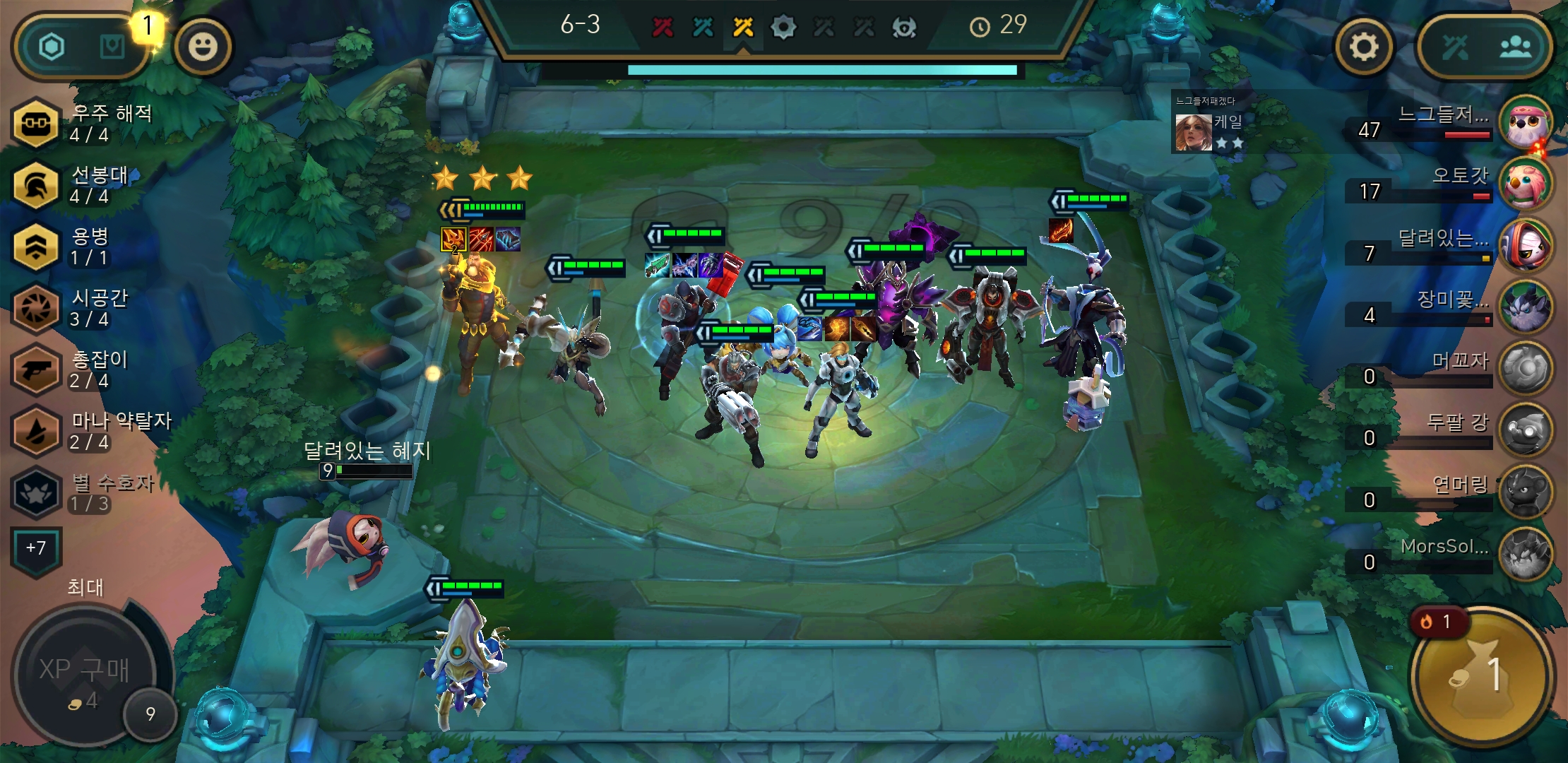Open the settings gear

(1363, 46)
